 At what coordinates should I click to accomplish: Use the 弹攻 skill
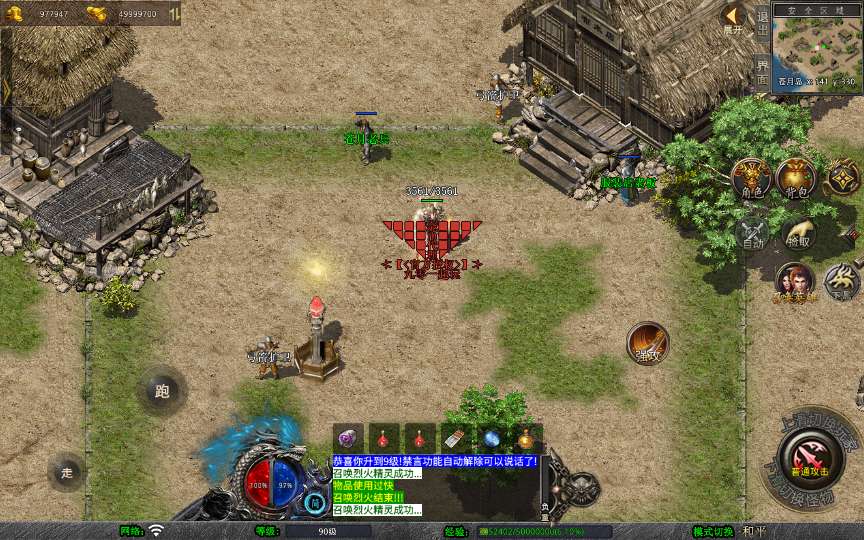tap(648, 343)
